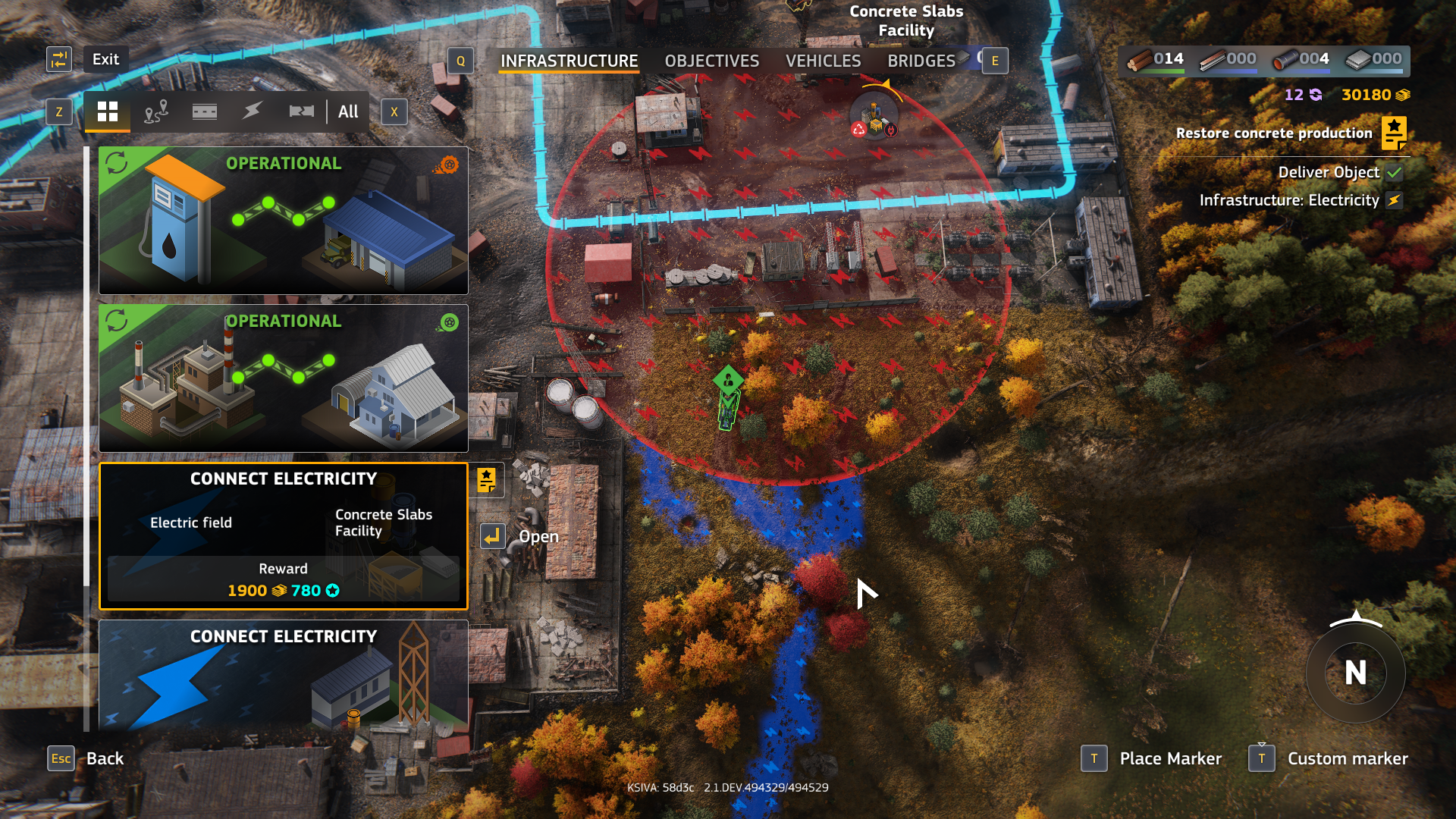The image size is (1456, 819).
Task: Toggle the Infrastructure: Electricity objective
Action: [1395, 201]
